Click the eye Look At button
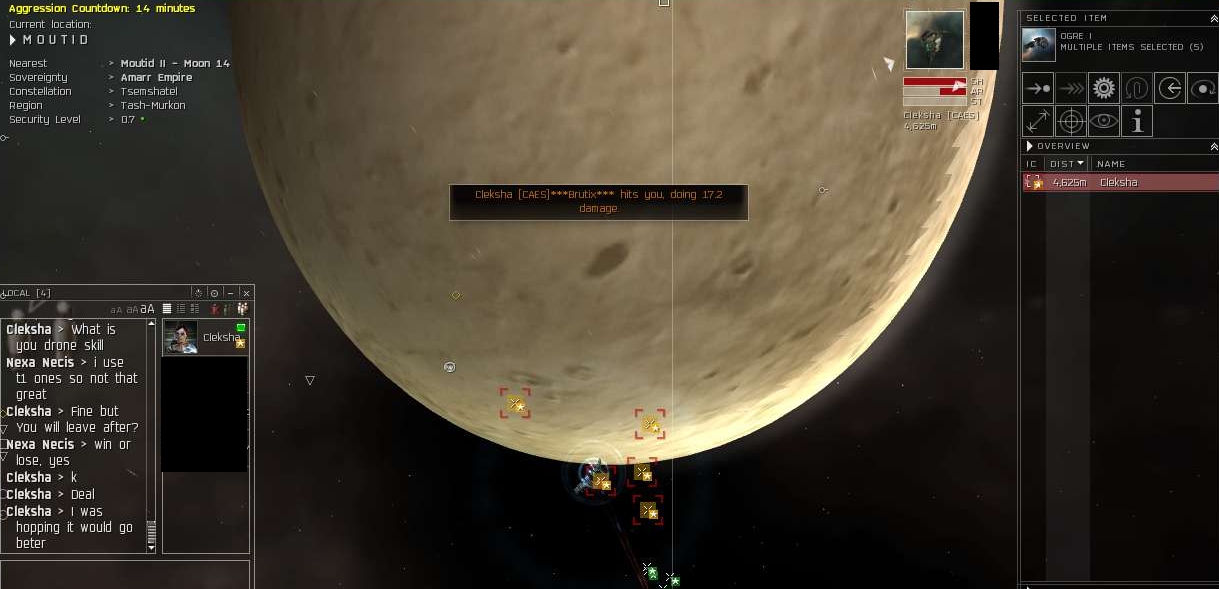Screen dimensions: 1219x589 [1104, 121]
